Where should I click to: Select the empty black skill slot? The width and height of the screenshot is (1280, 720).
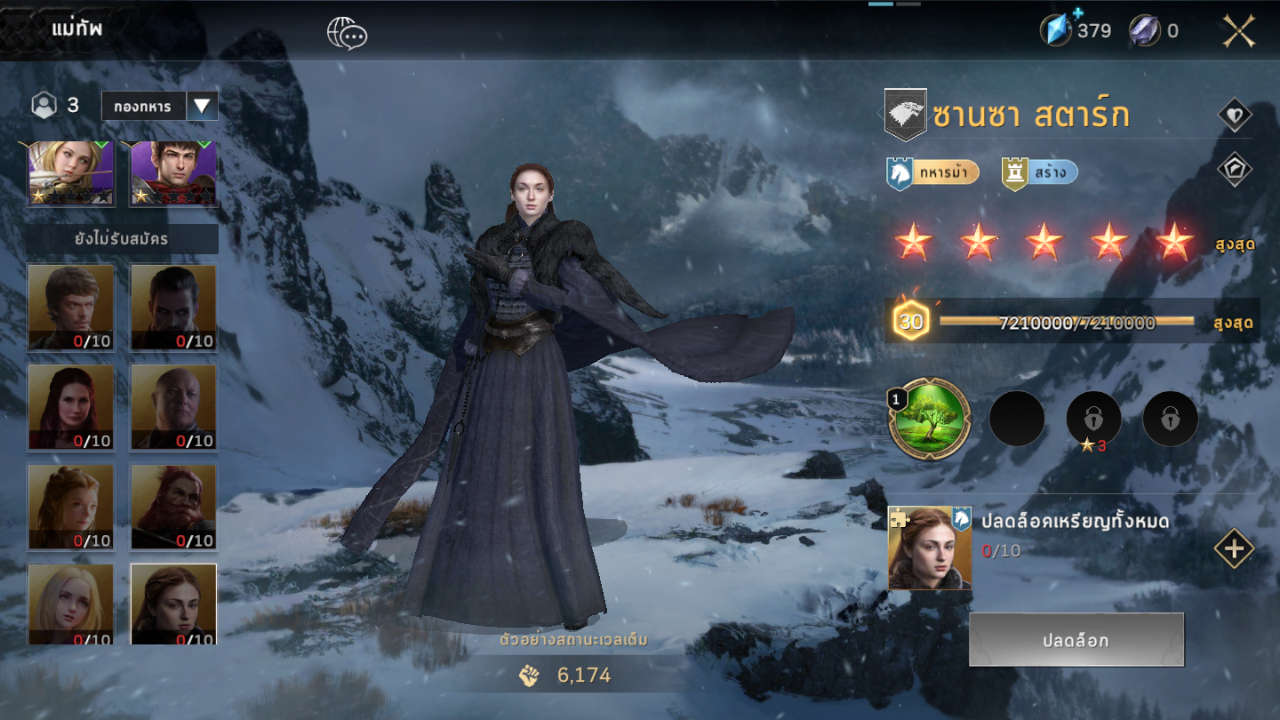coord(1017,419)
